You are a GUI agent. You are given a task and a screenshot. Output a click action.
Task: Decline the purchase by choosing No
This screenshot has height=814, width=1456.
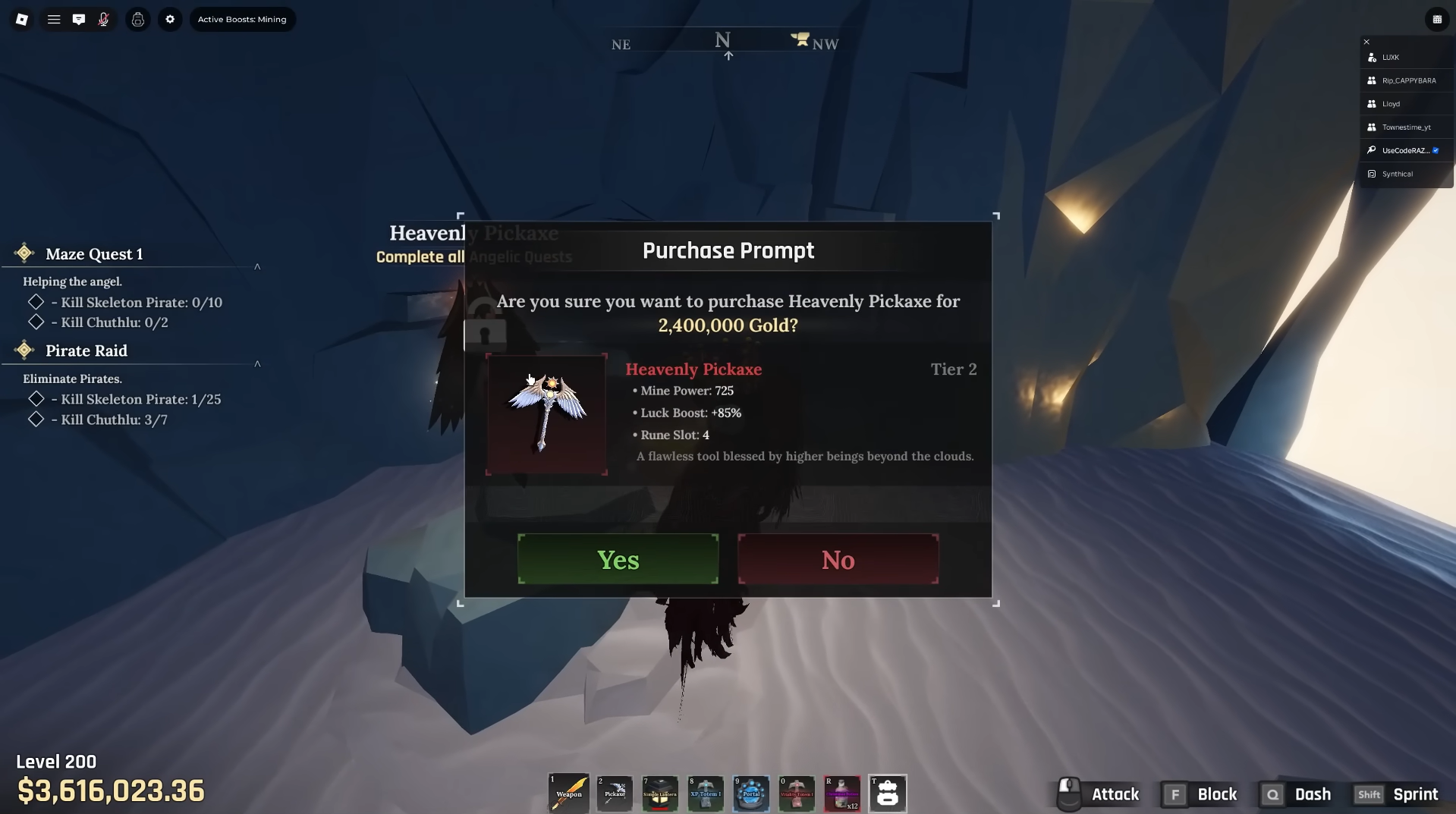tap(838, 559)
